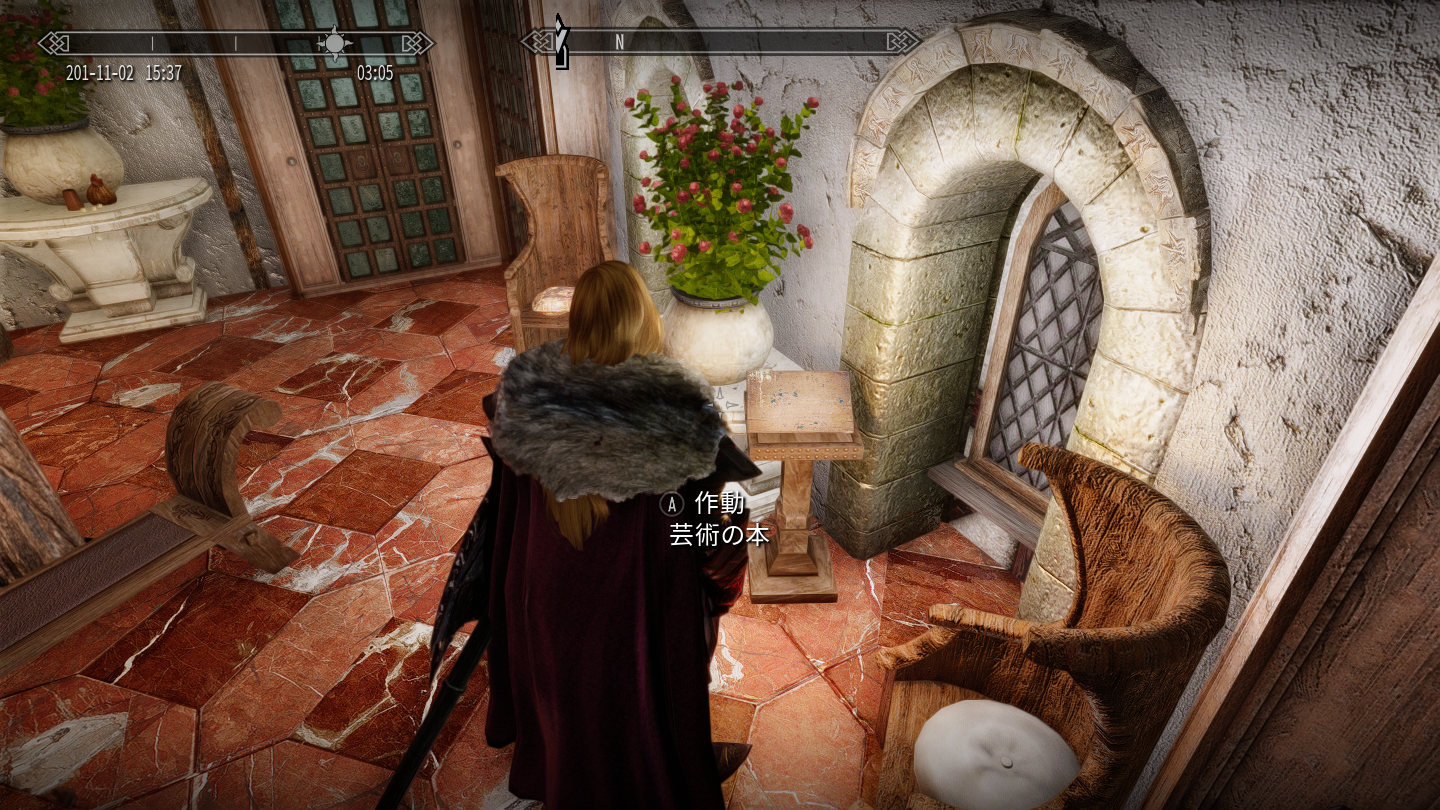Viewport: 1440px width, 810px height.
Task: Select the white marker on the compass
Action: (562, 44)
